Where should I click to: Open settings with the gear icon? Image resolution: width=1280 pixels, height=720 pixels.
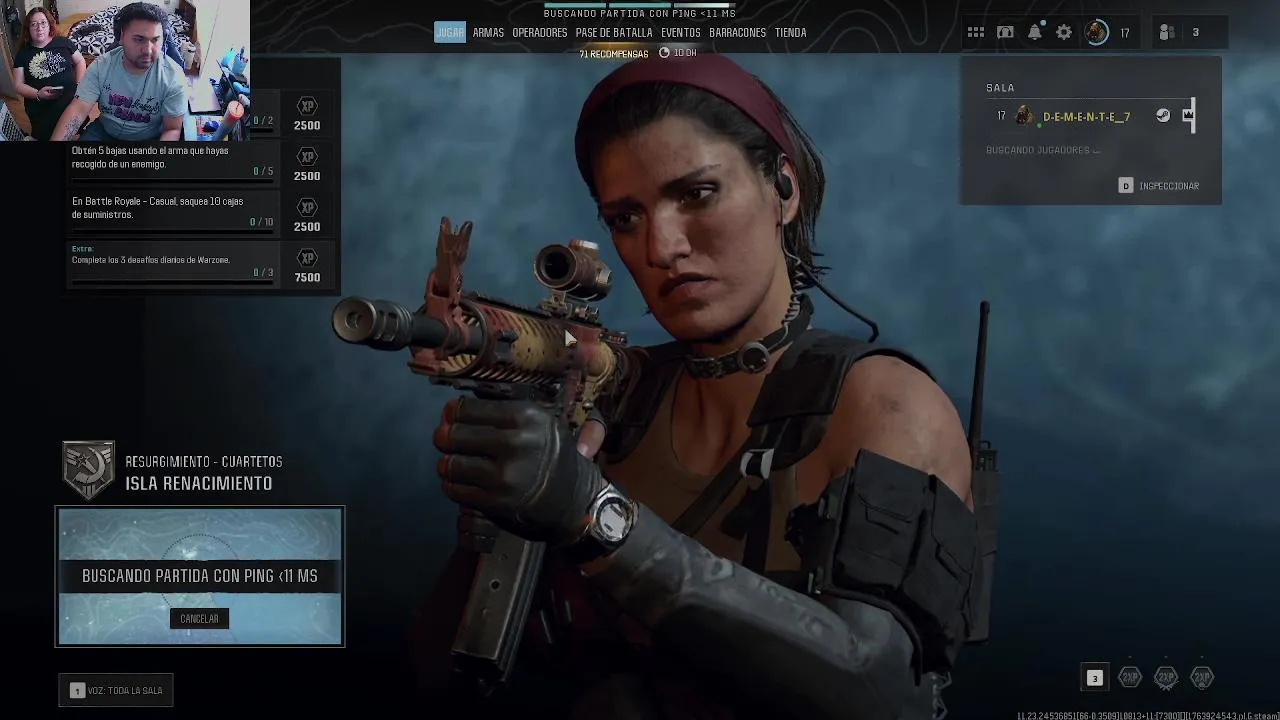(1064, 33)
